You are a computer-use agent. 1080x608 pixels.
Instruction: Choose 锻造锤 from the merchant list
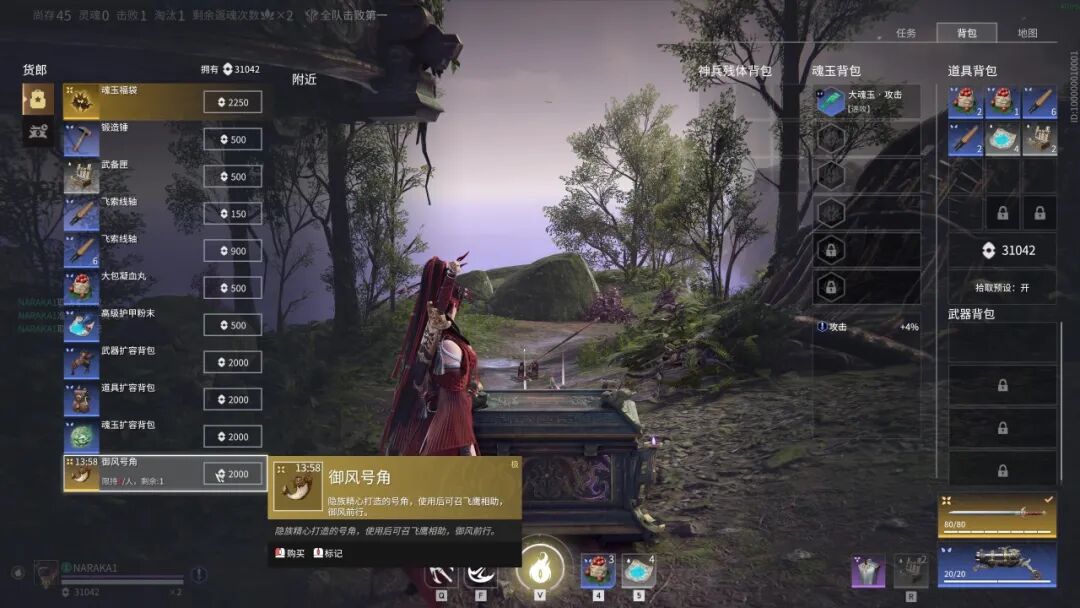(x=130, y=139)
